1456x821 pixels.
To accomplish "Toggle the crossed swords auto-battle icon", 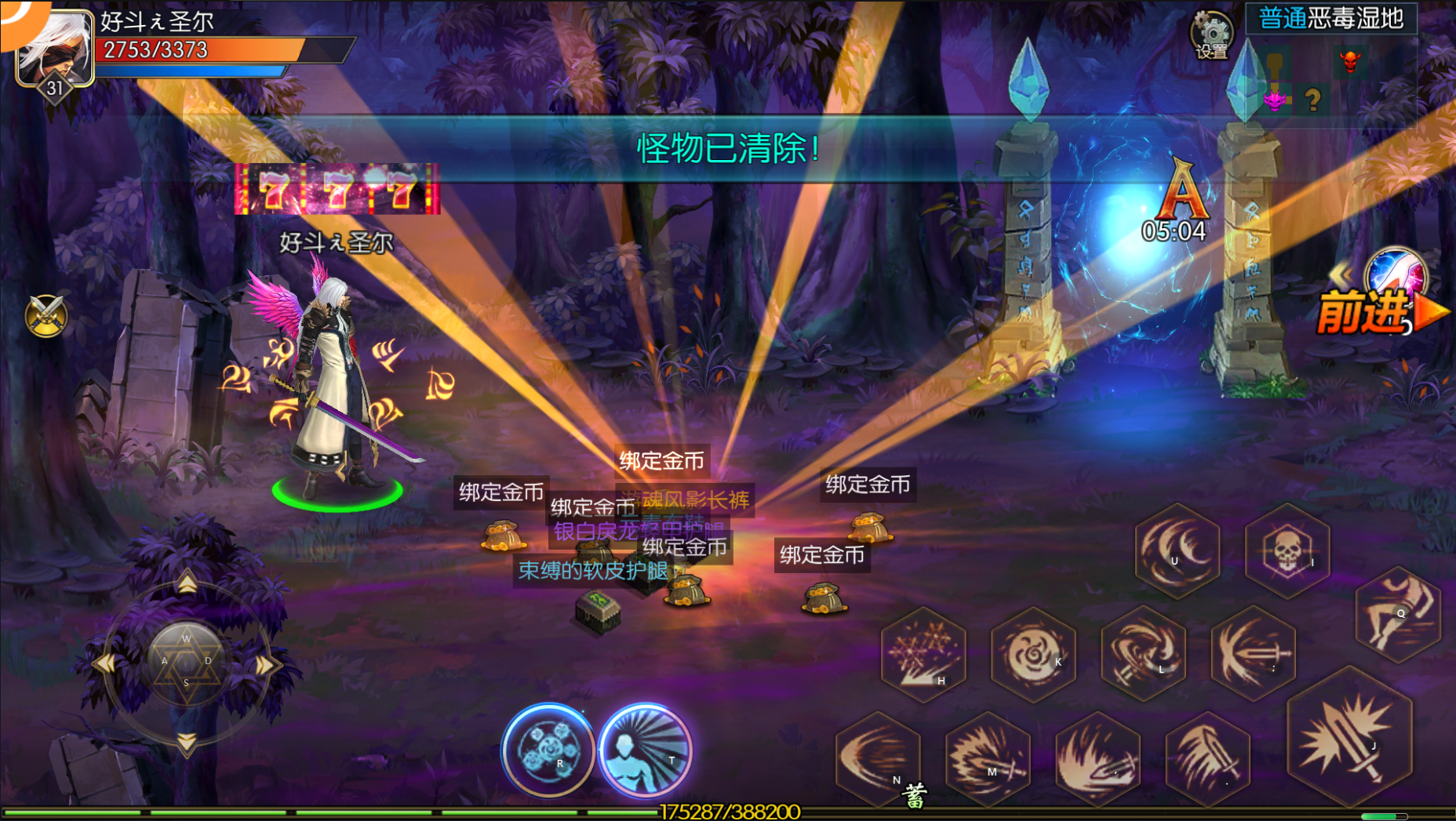I will [46, 316].
